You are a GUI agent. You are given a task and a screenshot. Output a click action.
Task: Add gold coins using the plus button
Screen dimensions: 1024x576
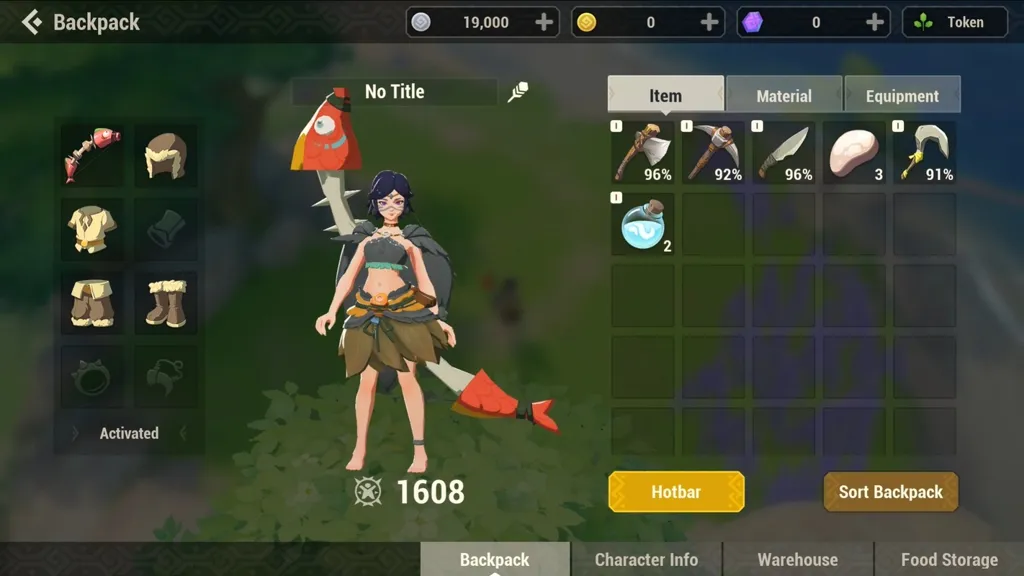[x=709, y=22]
